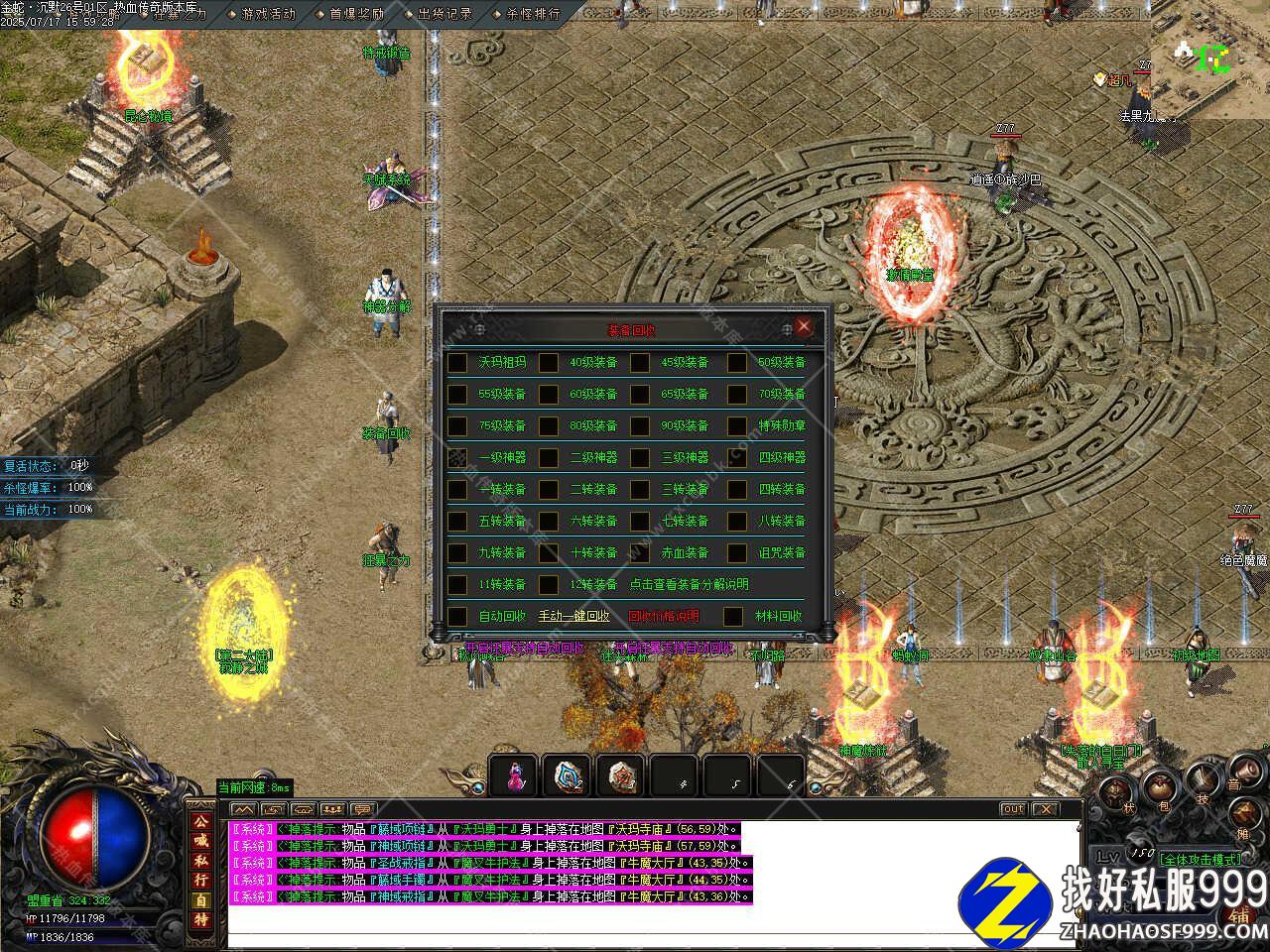
Task: View the 点击查看装备分解说明 info link
Action: click(x=689, y=585)
